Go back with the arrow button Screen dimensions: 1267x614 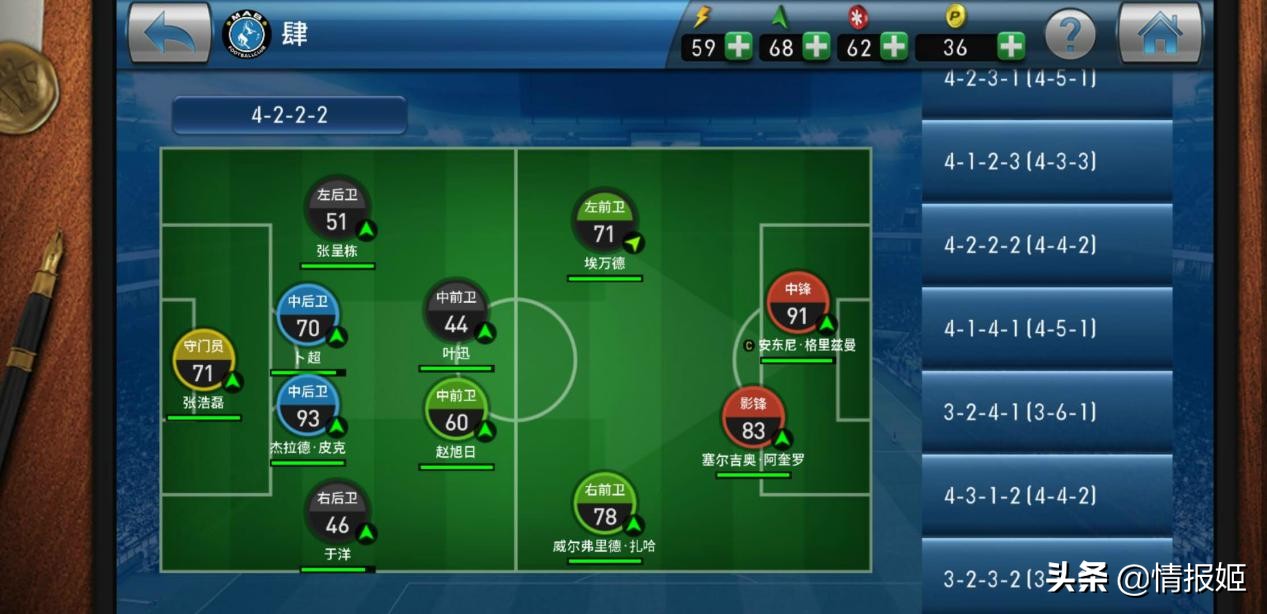pos(169,34)
